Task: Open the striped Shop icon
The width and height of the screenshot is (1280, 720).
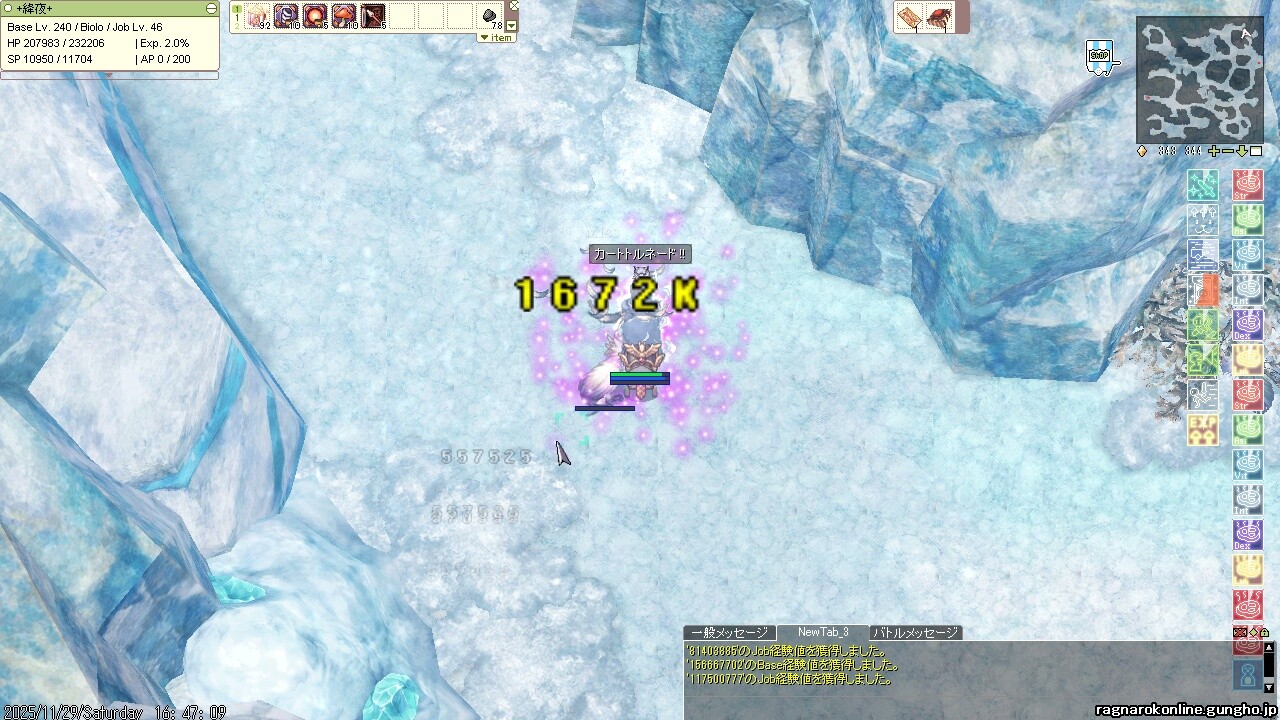Action: pos(1099,56)
